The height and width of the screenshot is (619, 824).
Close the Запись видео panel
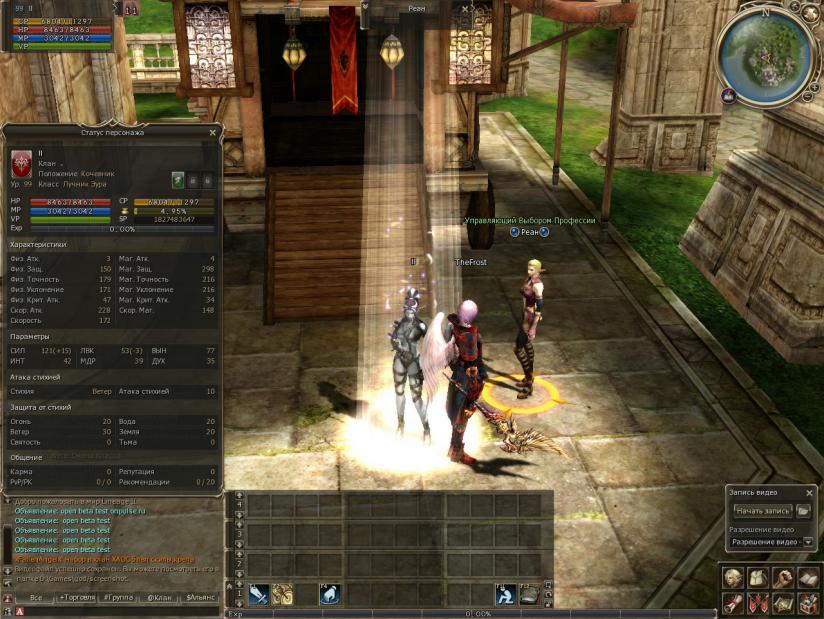click(809, 493)
